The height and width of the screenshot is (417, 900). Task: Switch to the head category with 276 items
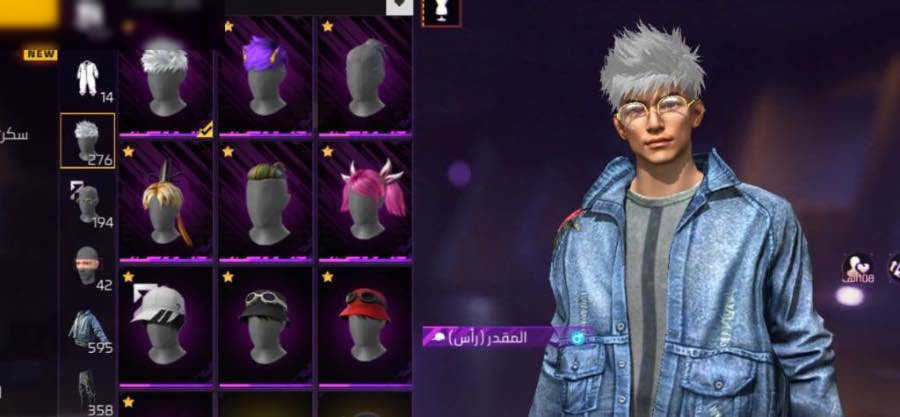click(88, 140)
